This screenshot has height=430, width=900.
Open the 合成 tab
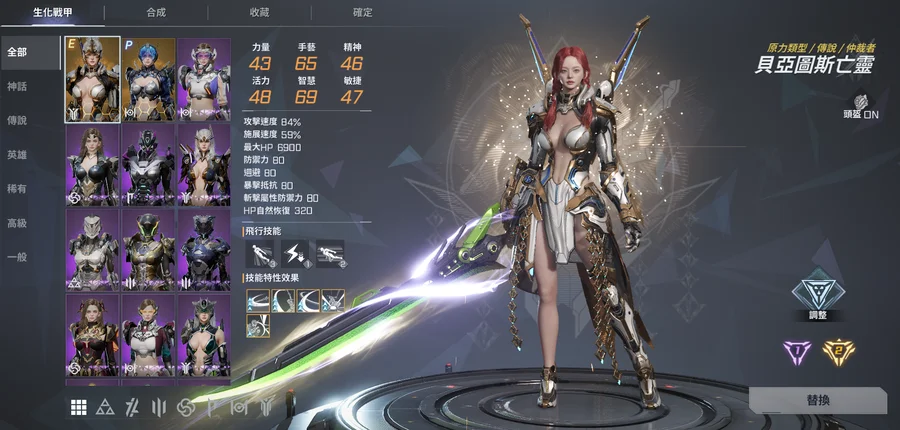[156, 13]
